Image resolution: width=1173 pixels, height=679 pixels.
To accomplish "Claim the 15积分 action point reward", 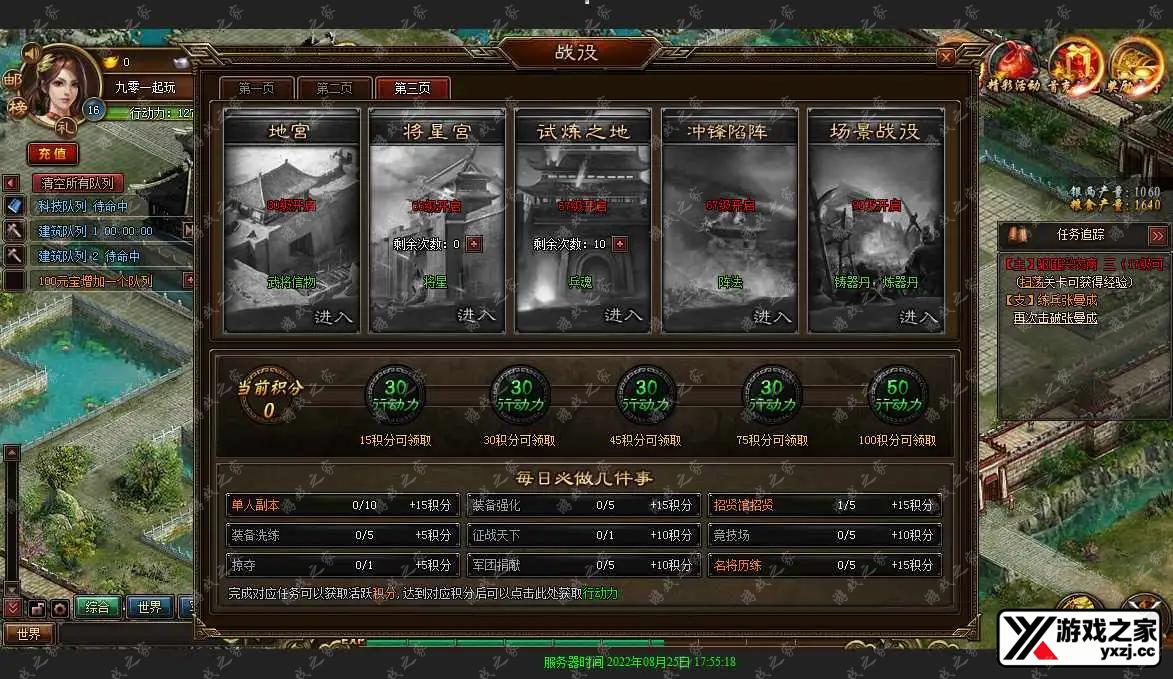I will (x=395, y=394).
